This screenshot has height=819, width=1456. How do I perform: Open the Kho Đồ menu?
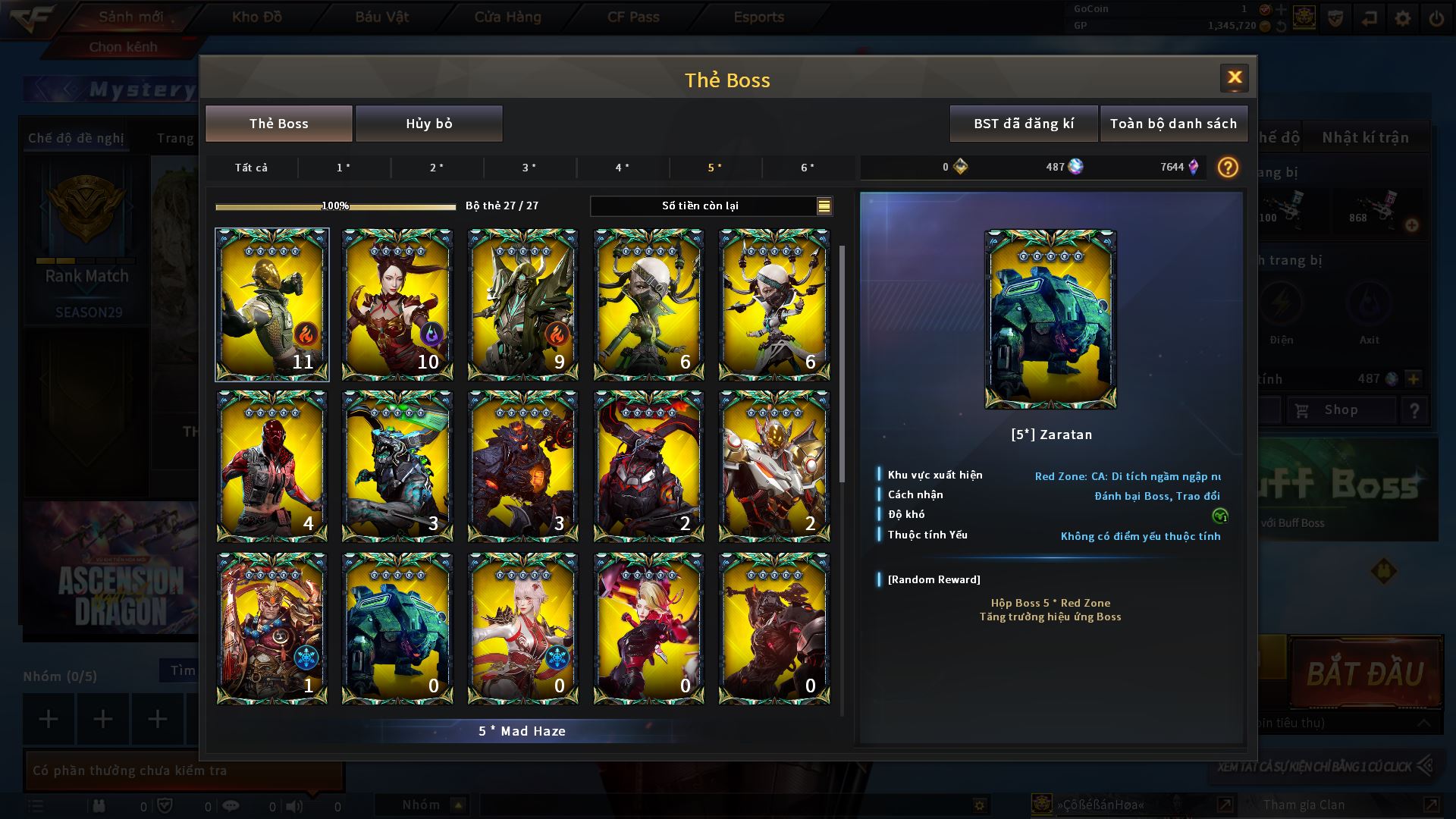pos(257,17)
